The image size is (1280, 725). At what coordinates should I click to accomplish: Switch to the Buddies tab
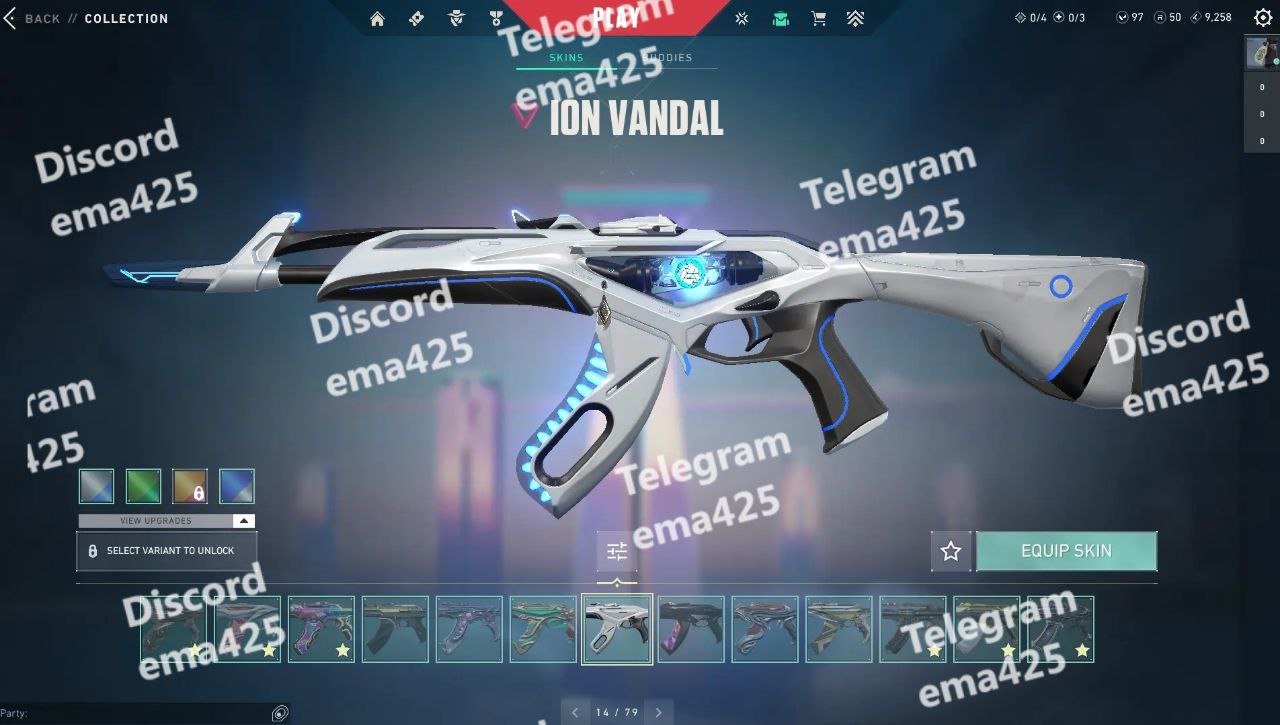coord(668,58)
